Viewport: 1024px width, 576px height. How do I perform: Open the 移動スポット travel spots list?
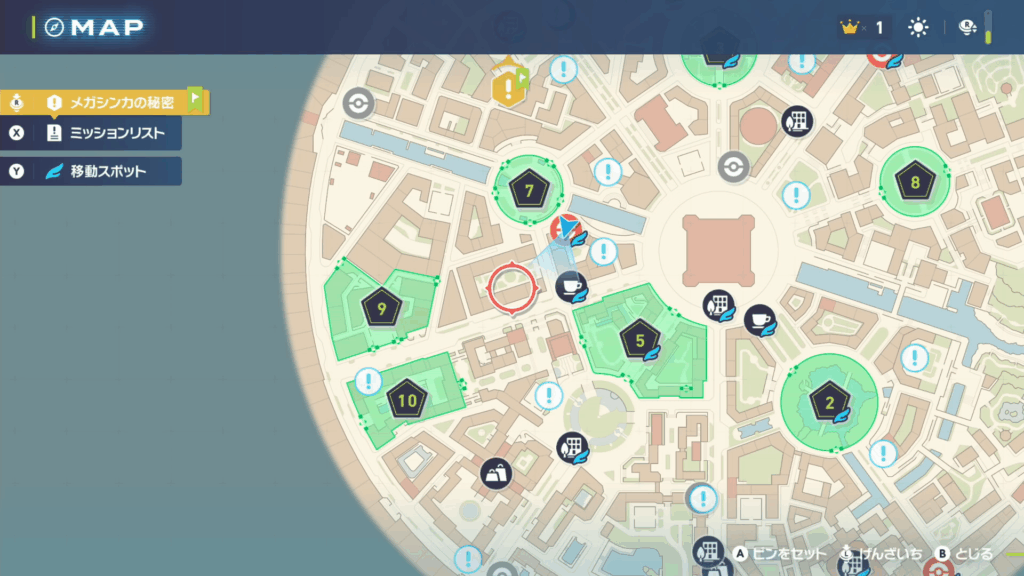110,171
